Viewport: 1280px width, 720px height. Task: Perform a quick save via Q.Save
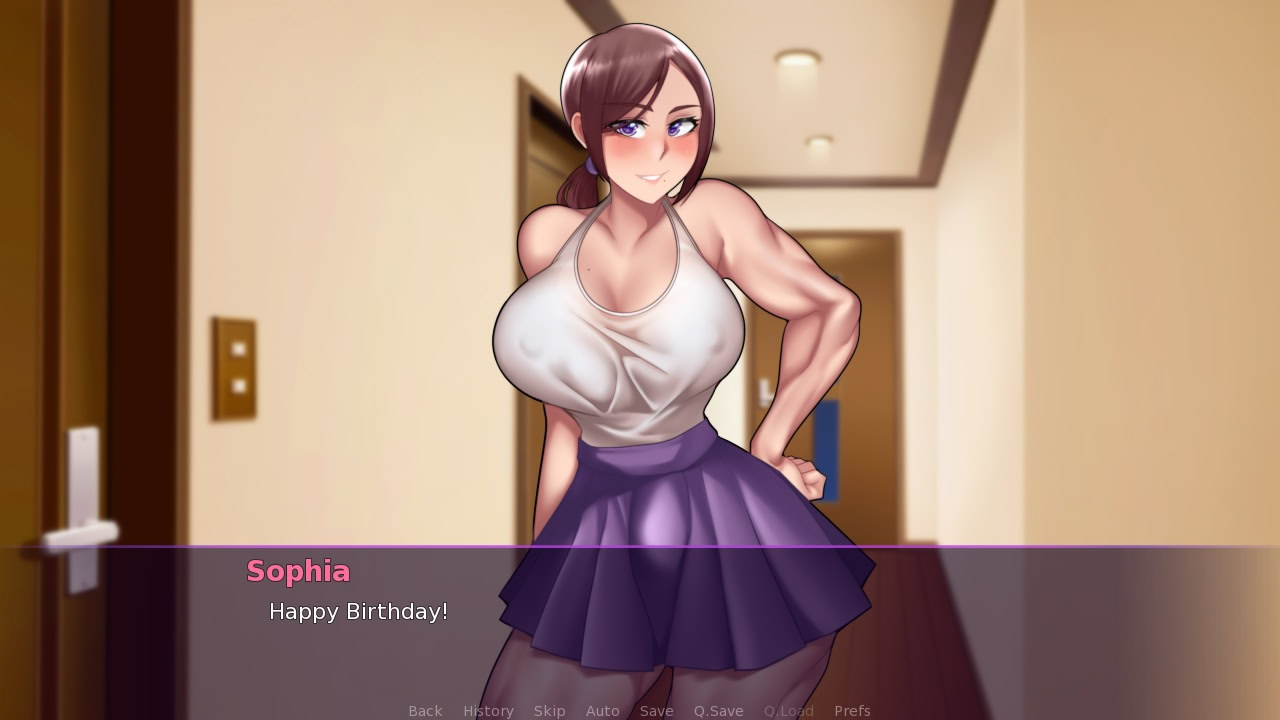pos(718,710)
